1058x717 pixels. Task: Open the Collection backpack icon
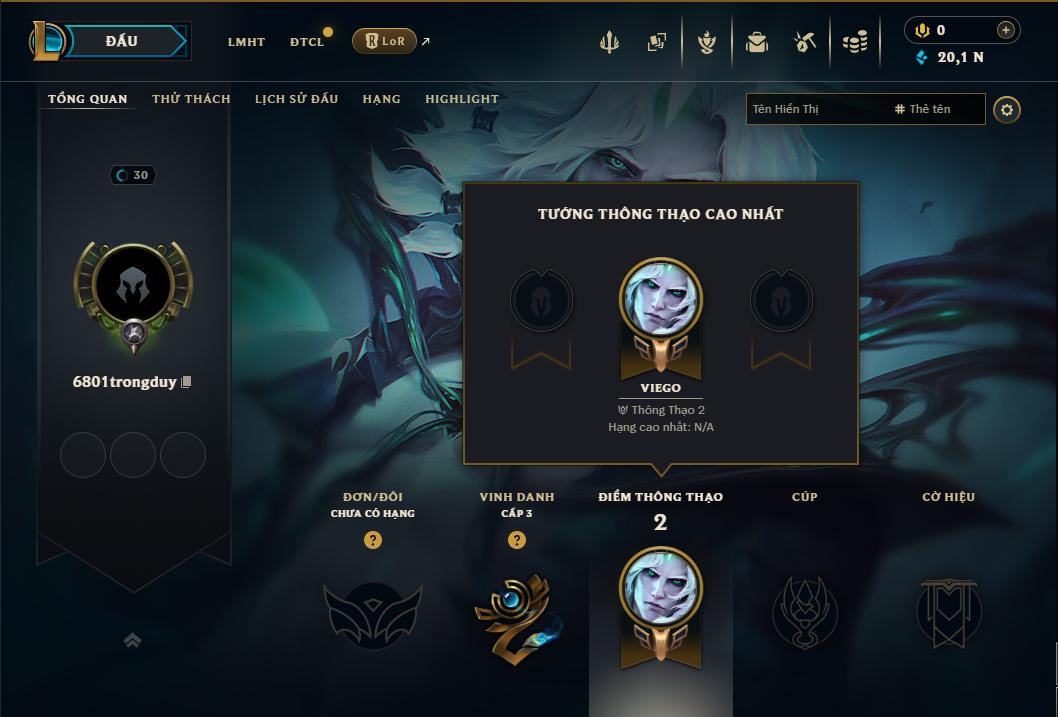[757, 42]
